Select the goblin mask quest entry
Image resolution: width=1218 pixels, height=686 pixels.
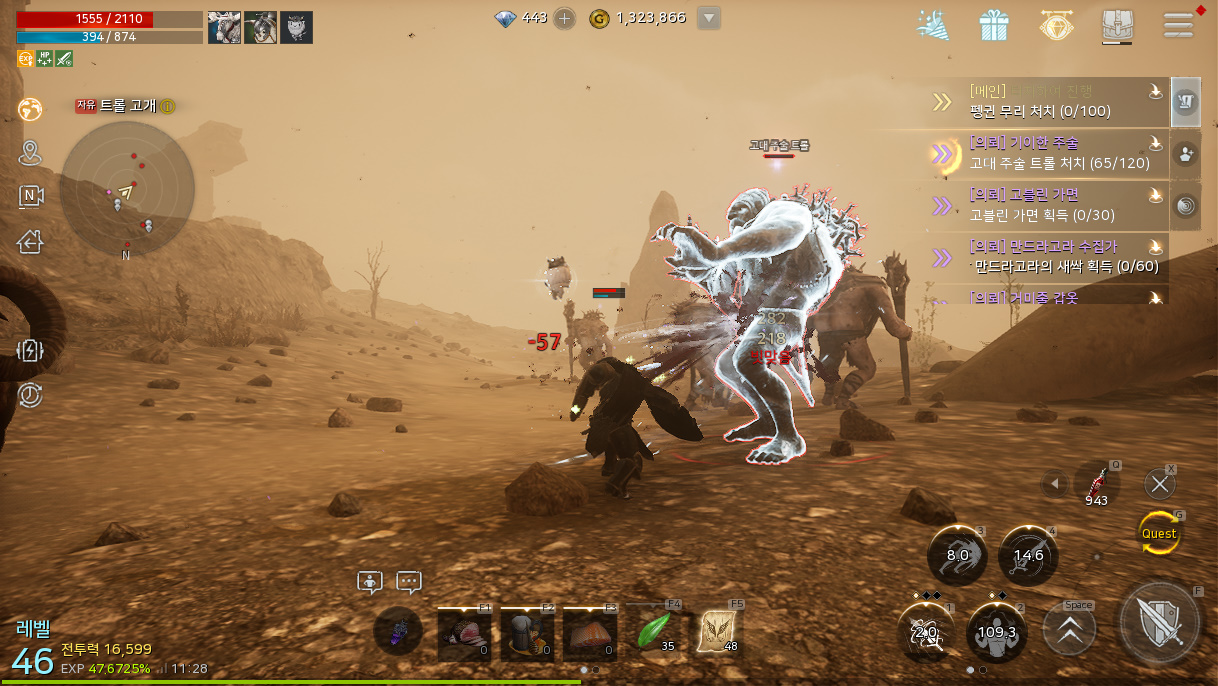coord(1048,205)
